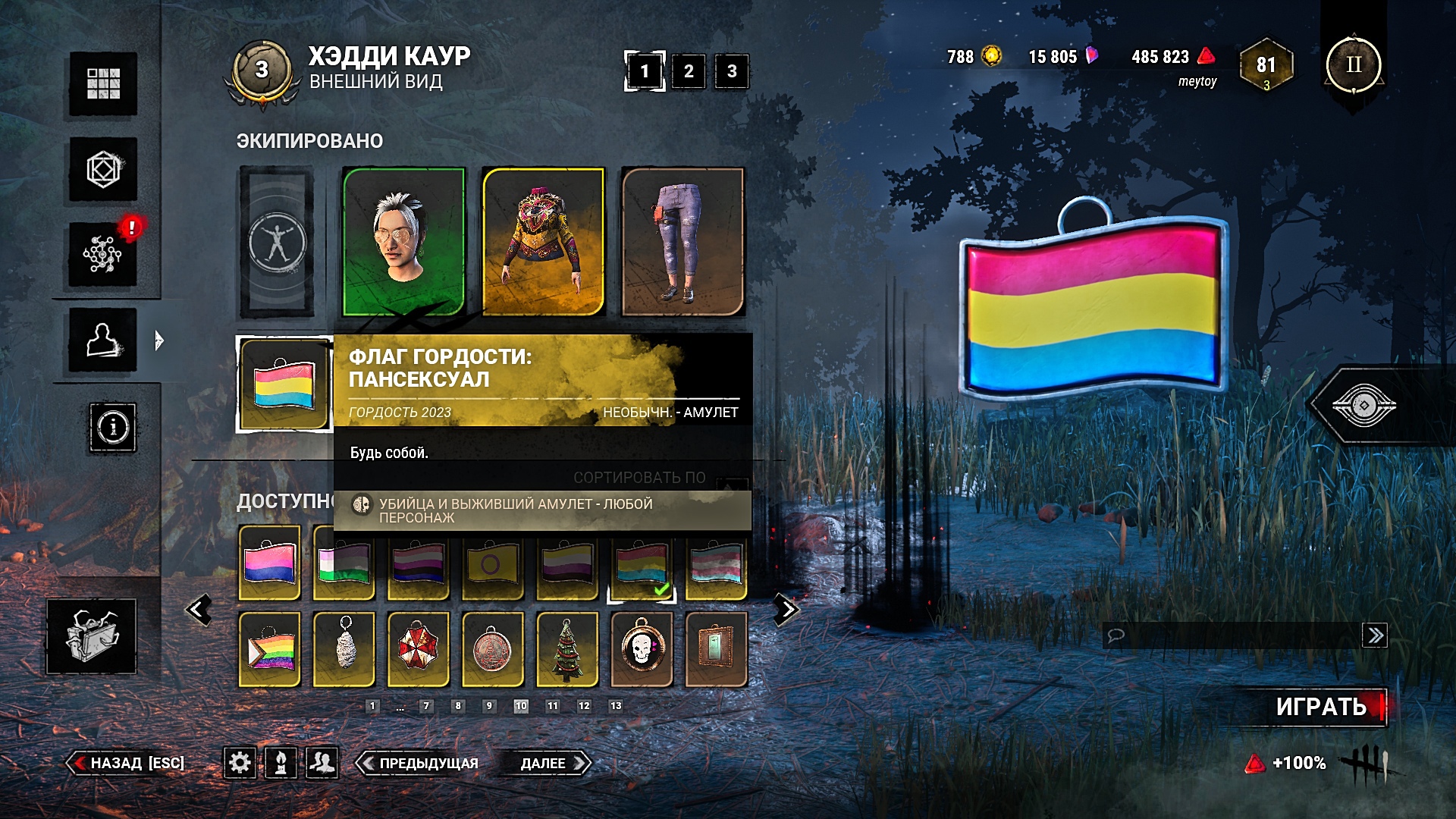Choose the Umbrella Corporation charm

[x=418, y=649]
